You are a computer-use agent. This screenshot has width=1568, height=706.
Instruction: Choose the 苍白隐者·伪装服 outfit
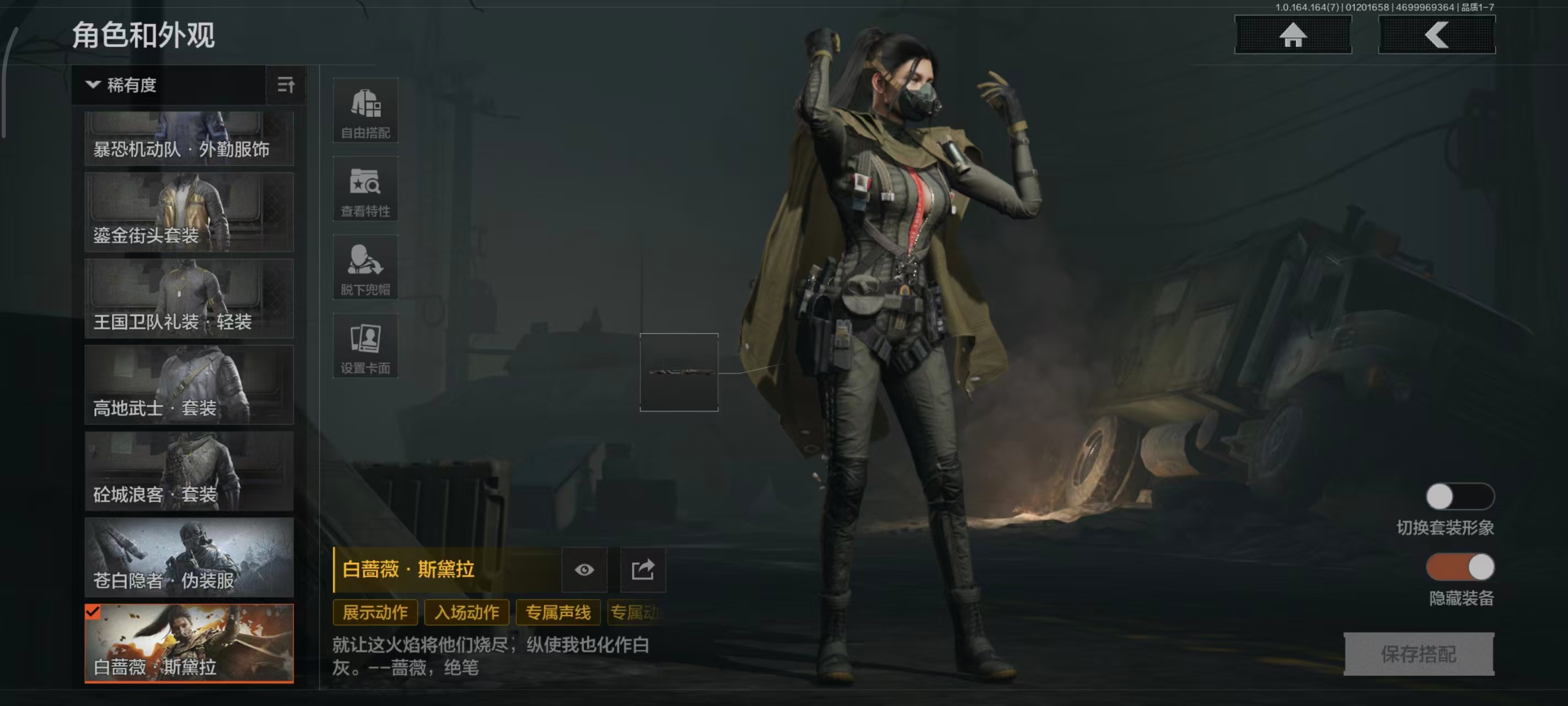click(189, 558)
